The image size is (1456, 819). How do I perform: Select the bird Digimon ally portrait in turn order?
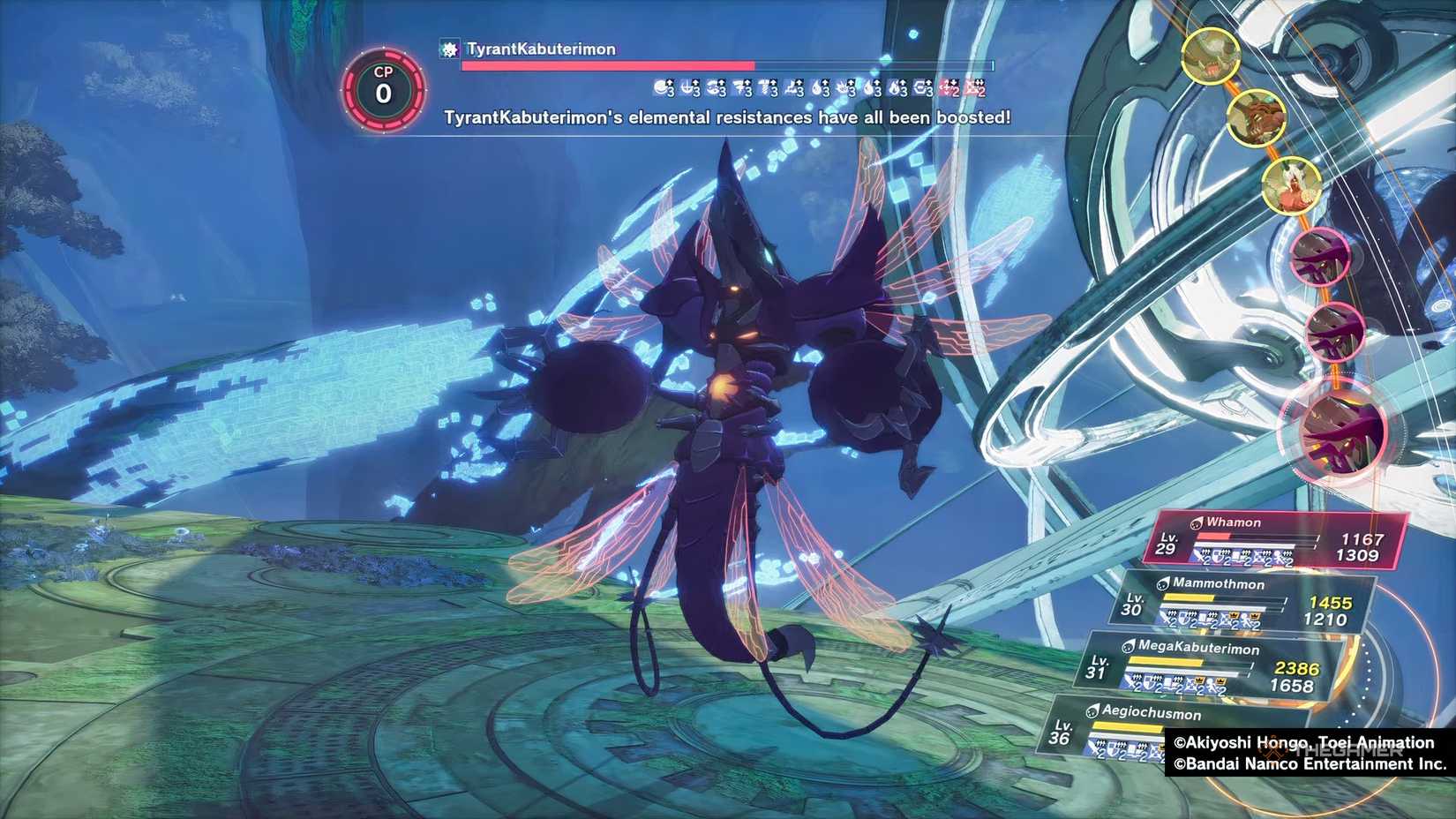point(1292,186)
